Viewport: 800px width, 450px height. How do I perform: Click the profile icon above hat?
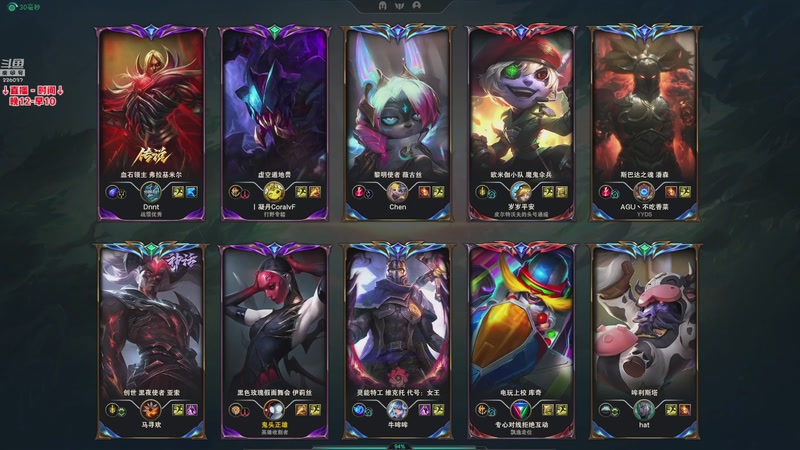(644, 408)
